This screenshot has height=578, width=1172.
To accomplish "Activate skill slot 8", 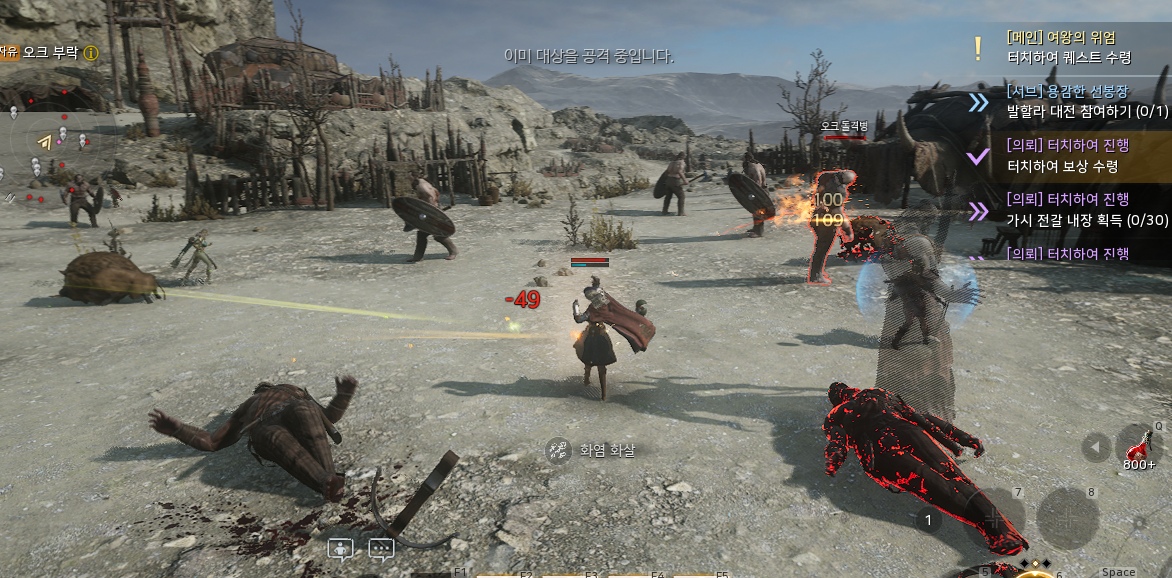I will [x=1067, y=519].
